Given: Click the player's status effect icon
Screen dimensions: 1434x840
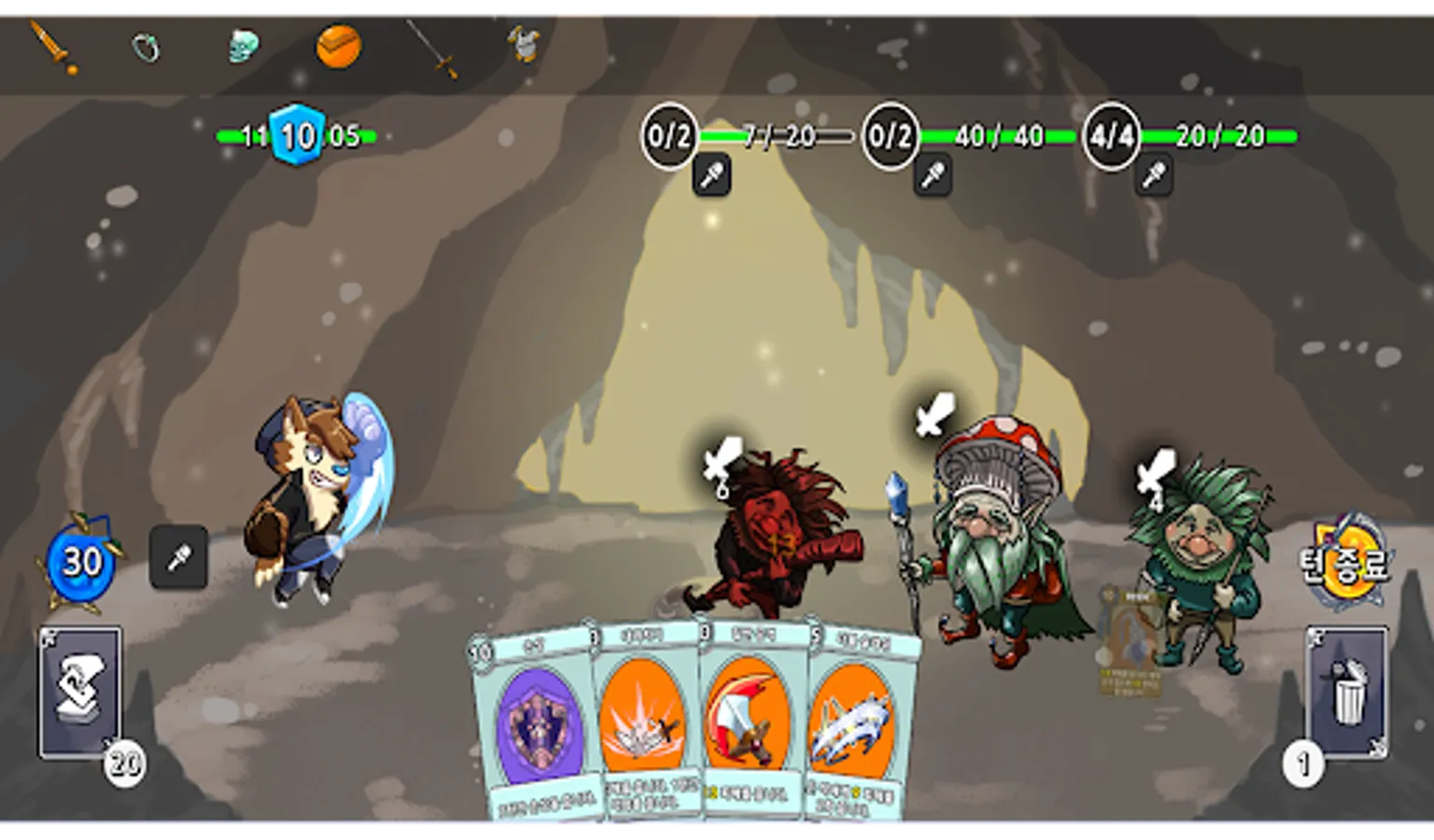Looking at the screenshot, I should 178,558.
